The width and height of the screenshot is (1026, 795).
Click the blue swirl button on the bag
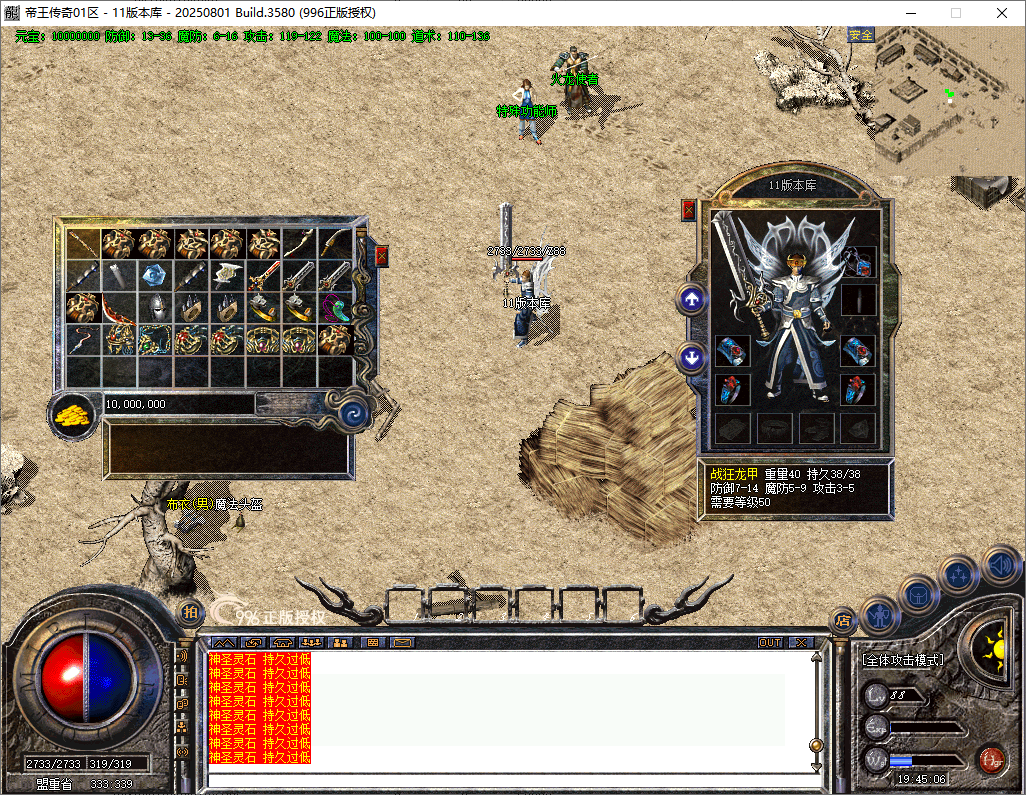352,414
